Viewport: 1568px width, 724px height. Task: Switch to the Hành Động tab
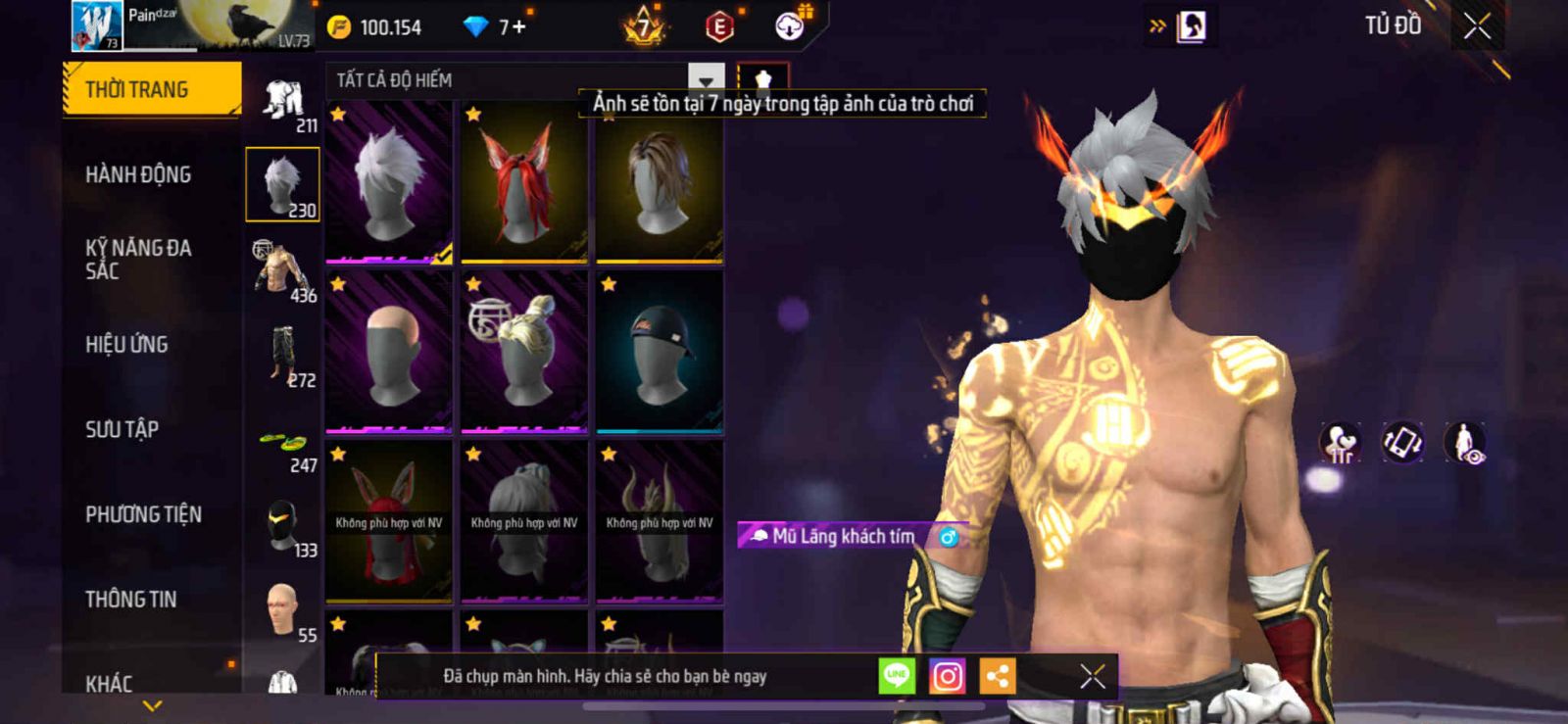click(x=138, y=175)
